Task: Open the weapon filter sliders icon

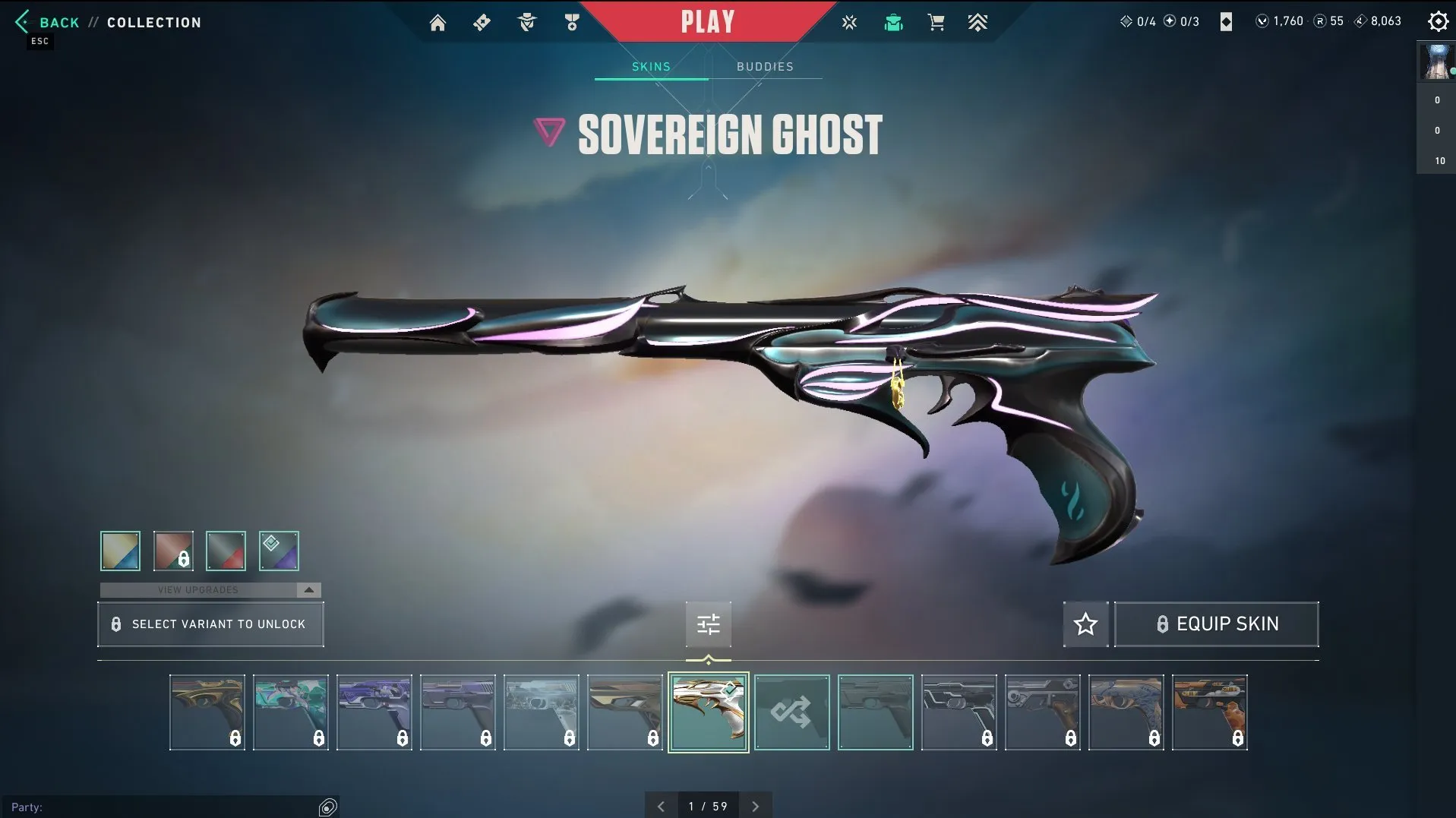Action: (x=708, y=624)
